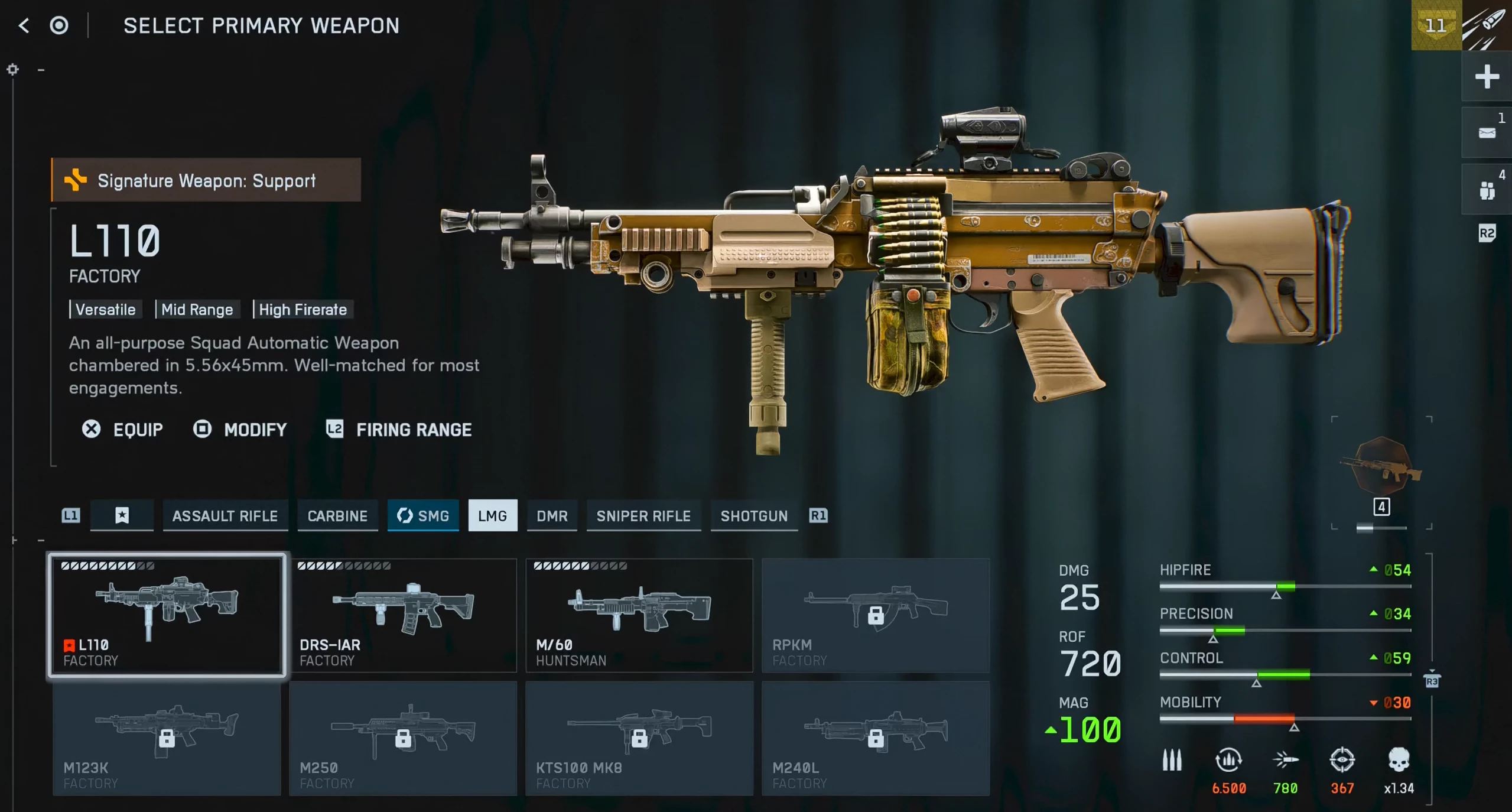This screenshot has height=812, width=1512.
Task: Go back using the arrow at top left
Action: (24, 25)
